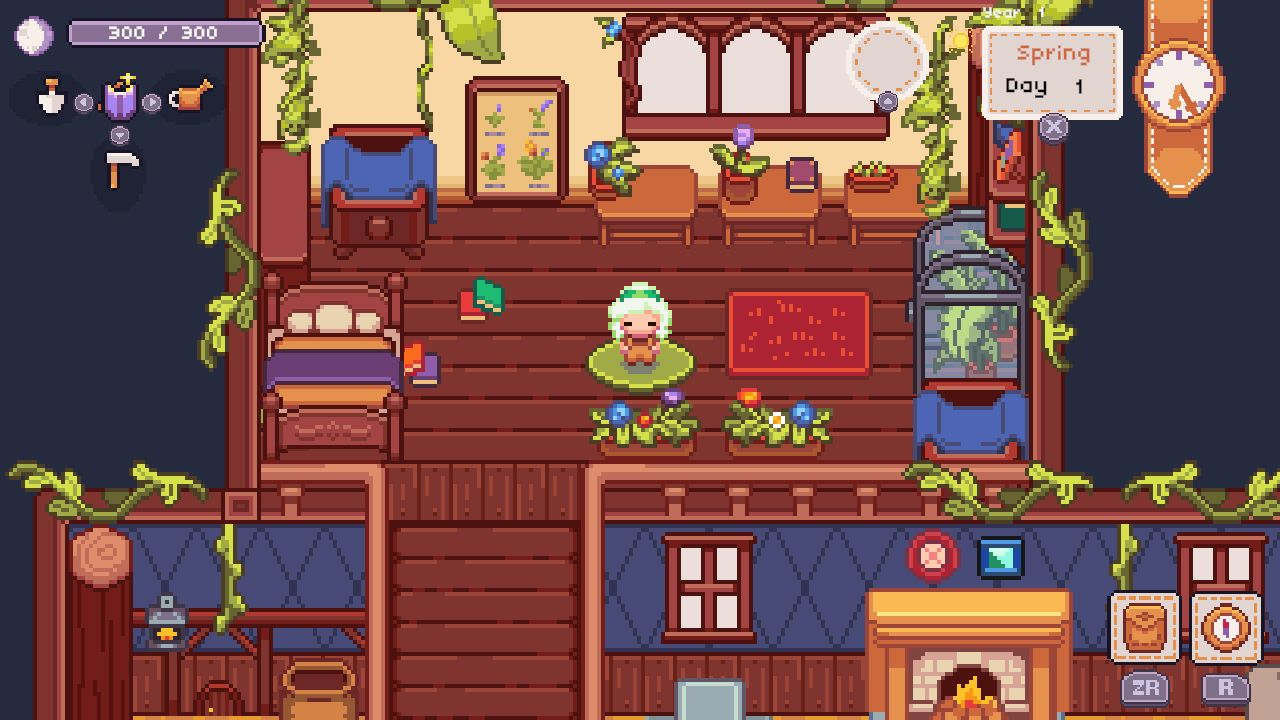Screen dimensions: 1280x720
Task: Select the milk bottle item
Action: pos(51,97)
